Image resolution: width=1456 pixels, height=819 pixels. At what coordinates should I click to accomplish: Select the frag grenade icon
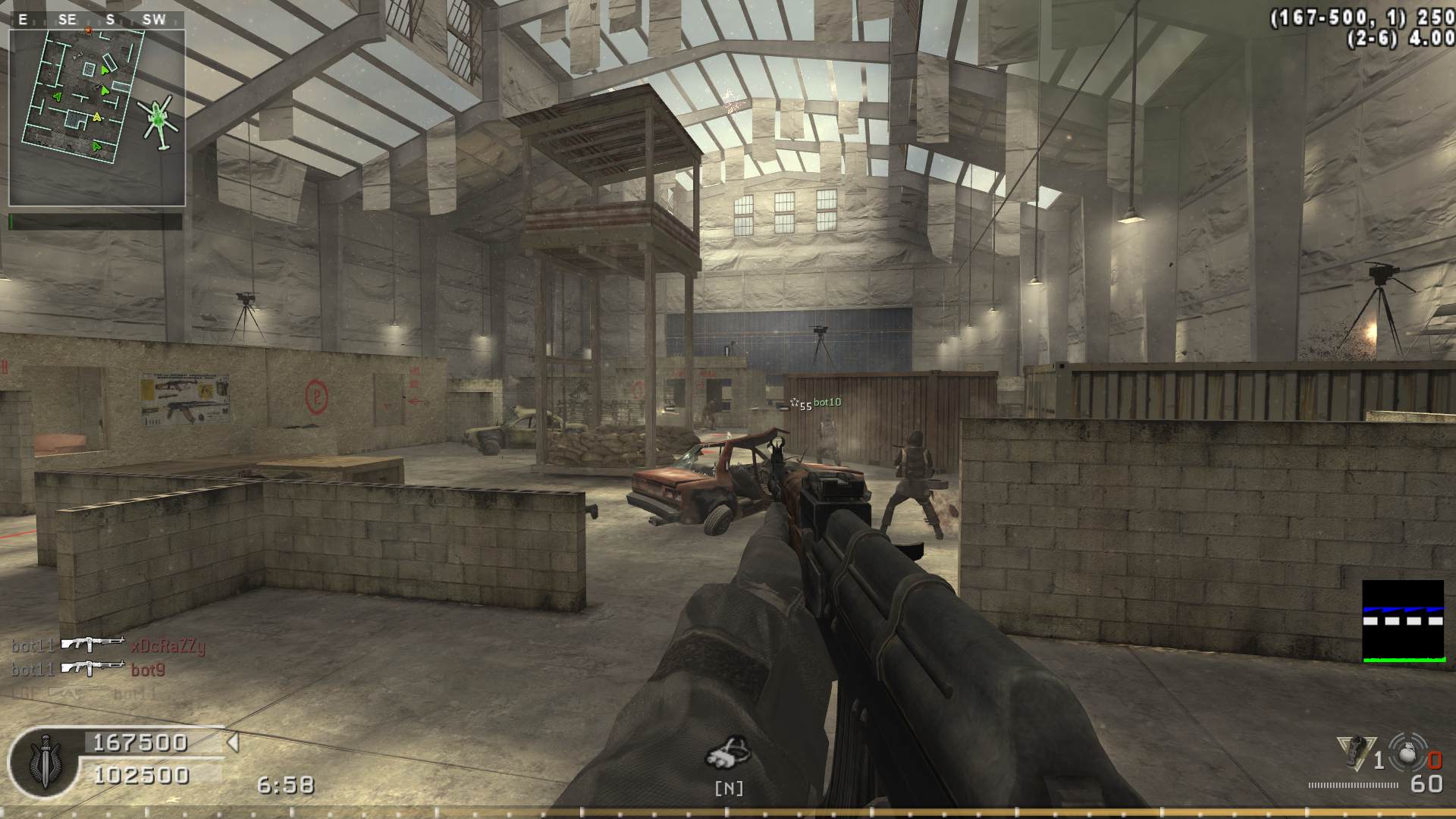(1407, 753)
